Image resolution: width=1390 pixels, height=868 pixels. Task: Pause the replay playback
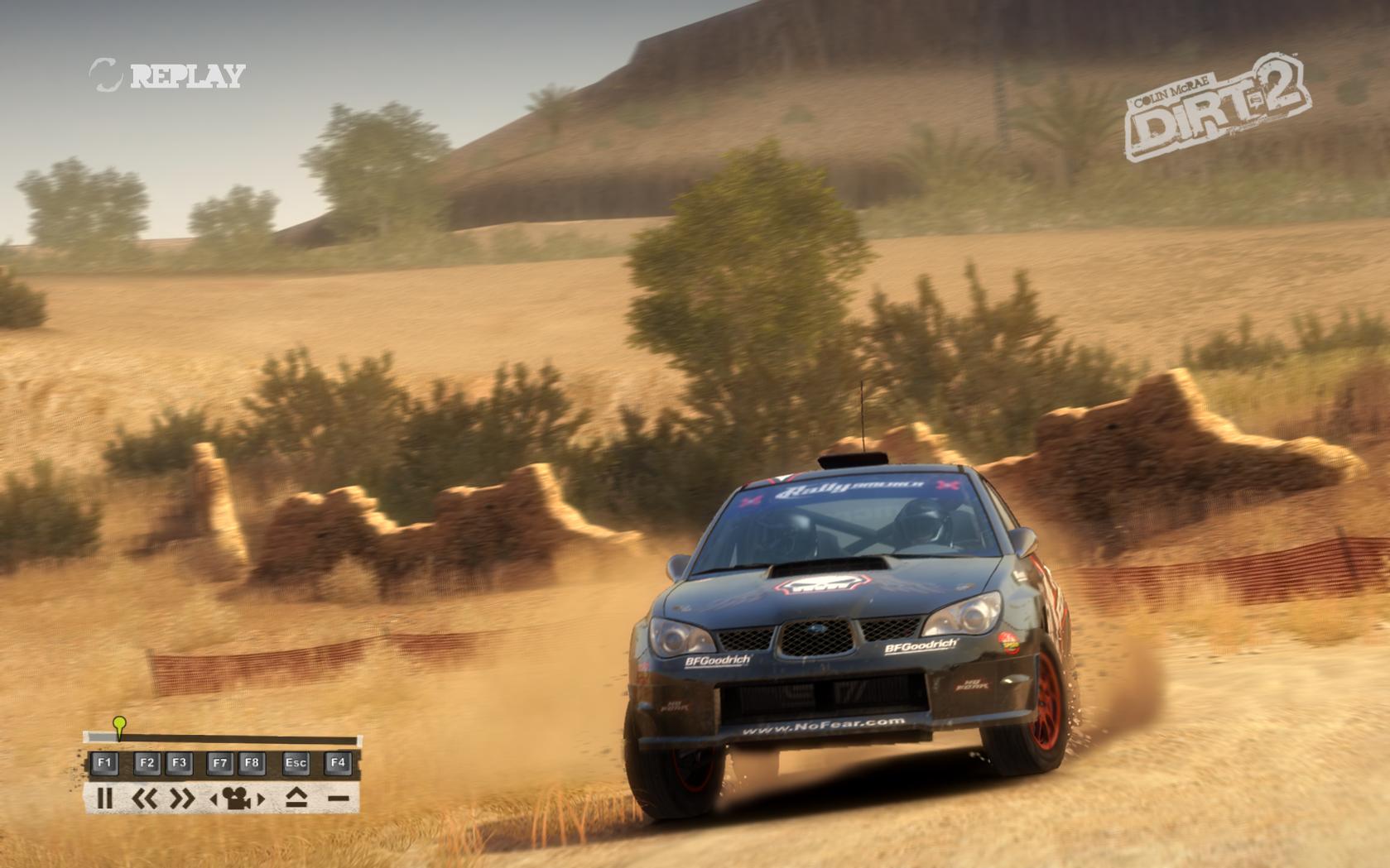click(104, 798)
